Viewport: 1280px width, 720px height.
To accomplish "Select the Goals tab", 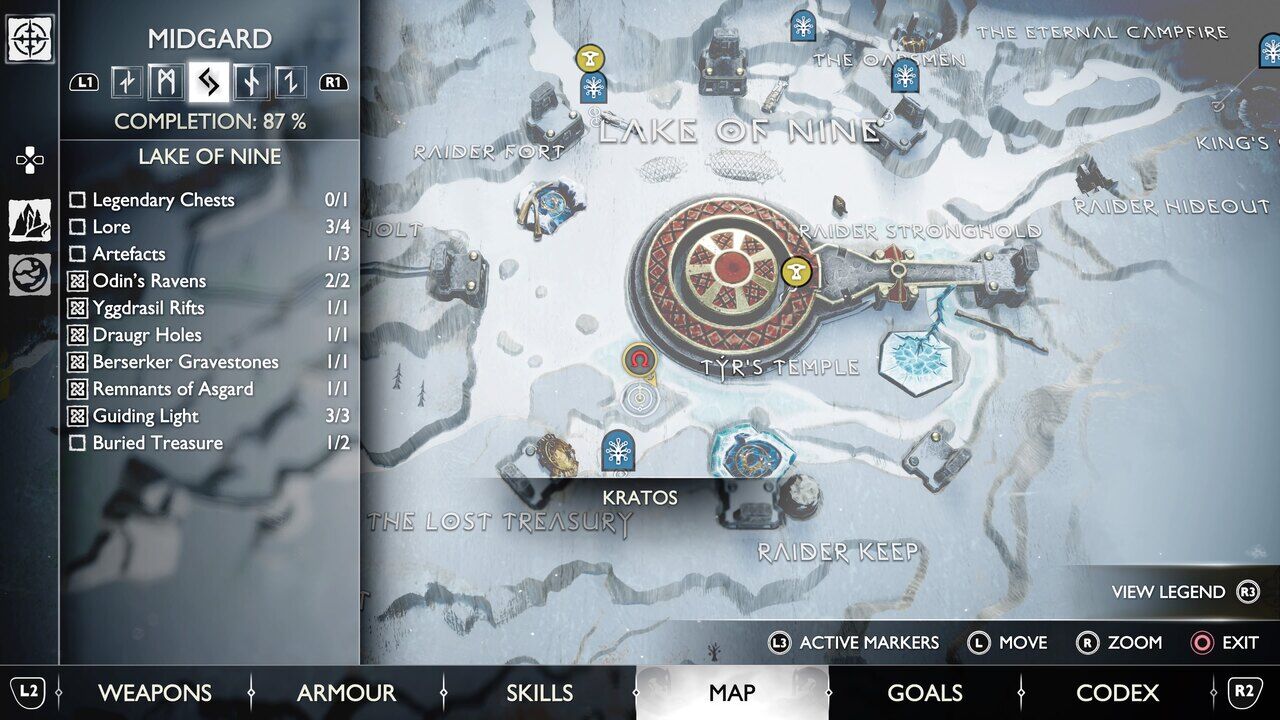I will click(x=924, y=692).
